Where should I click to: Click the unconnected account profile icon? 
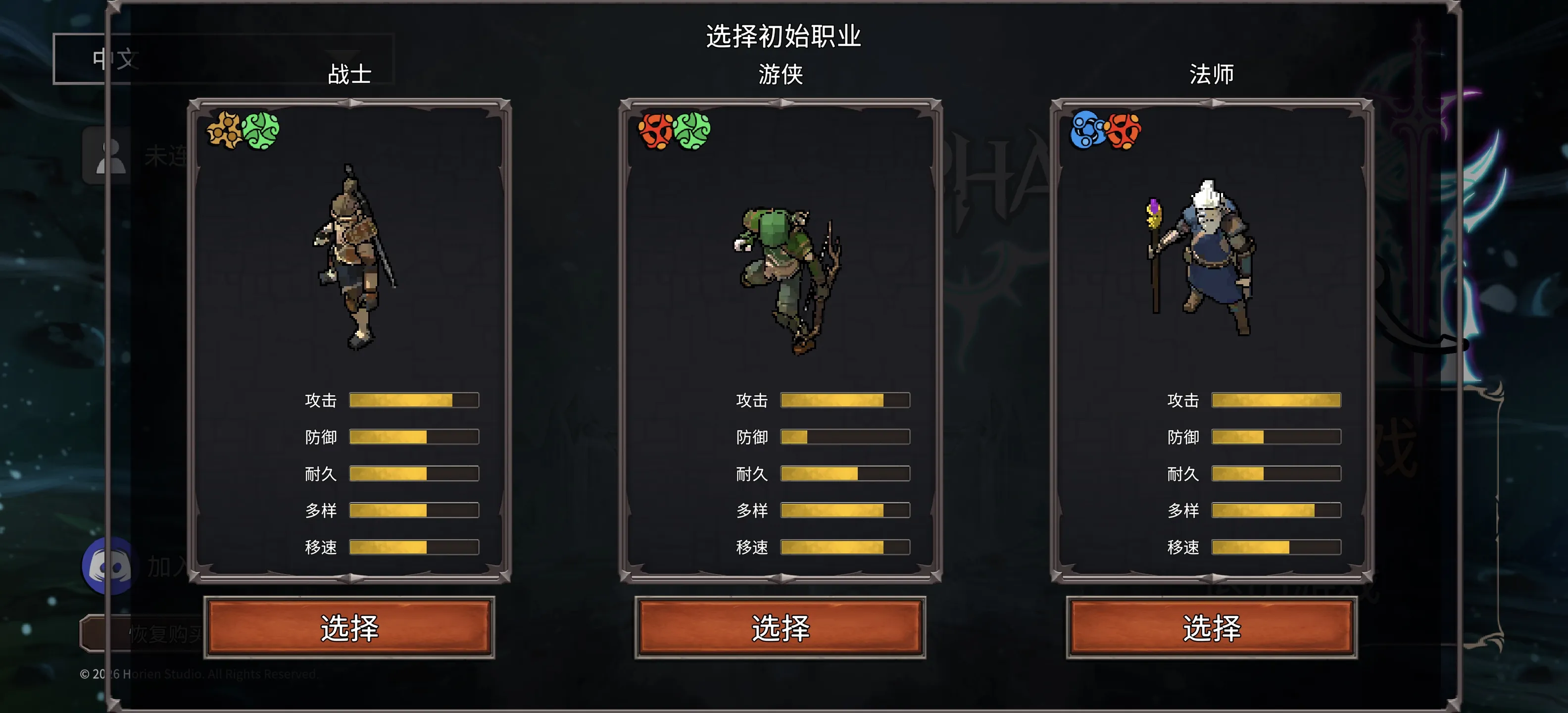tap(108, 156)
